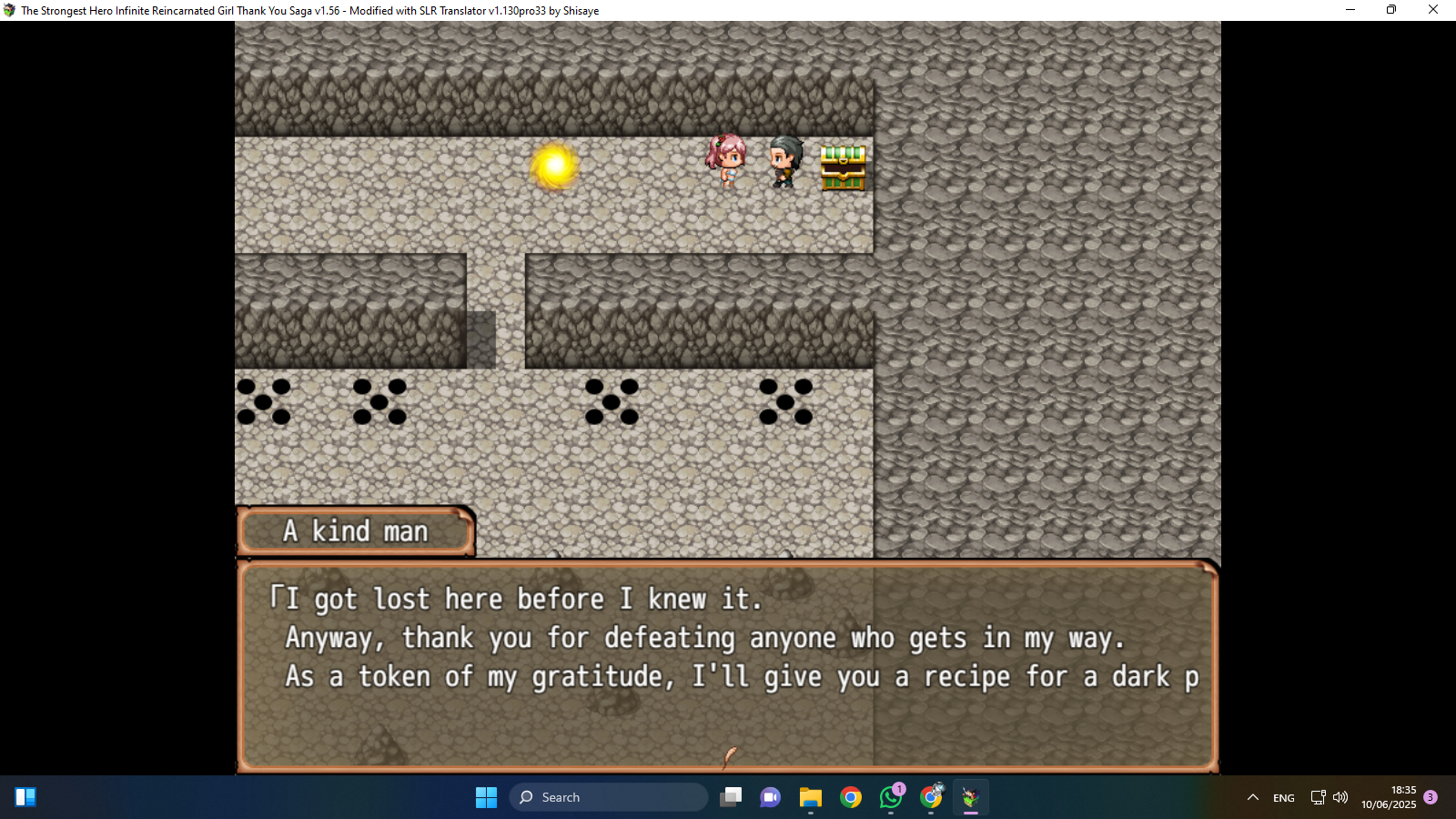Screen dimensions: 1456x819
Task: Click the dialogue continue feather cursor
Action: pos(729,756)
